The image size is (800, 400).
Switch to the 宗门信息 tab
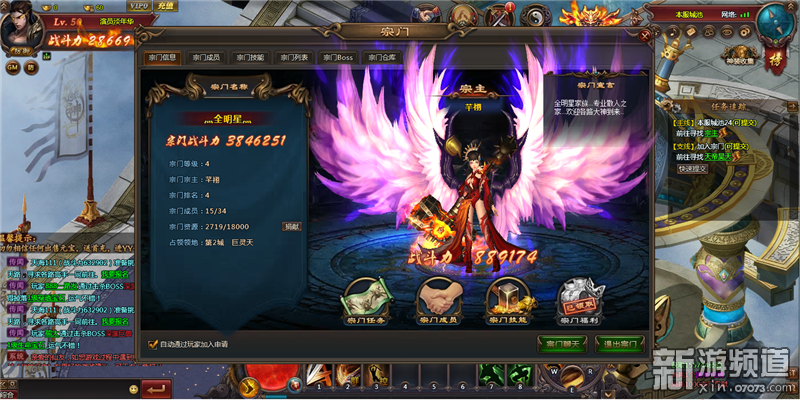point(164,57)
